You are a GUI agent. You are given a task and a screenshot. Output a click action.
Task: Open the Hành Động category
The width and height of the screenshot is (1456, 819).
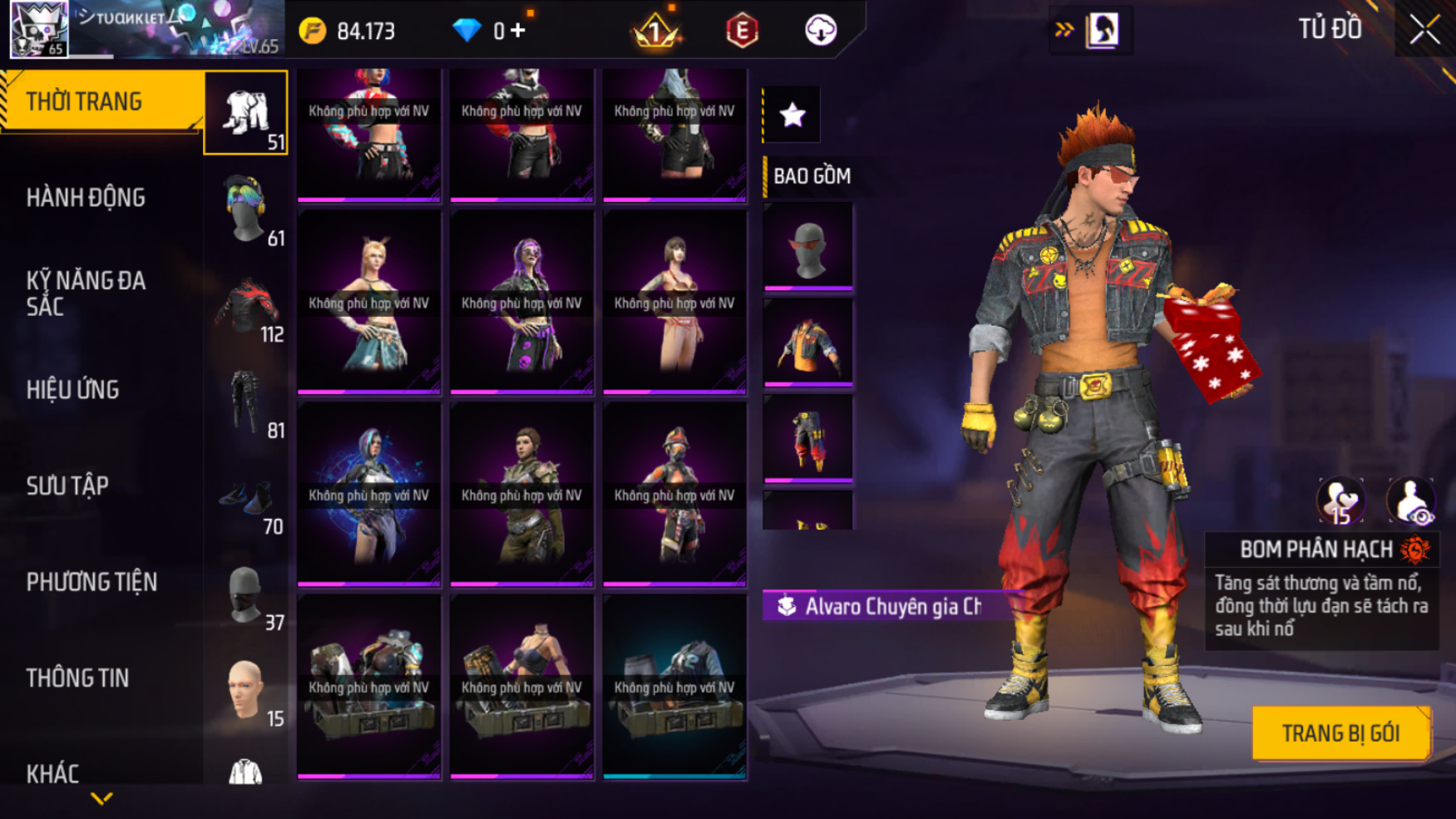(x=86, y=198)
